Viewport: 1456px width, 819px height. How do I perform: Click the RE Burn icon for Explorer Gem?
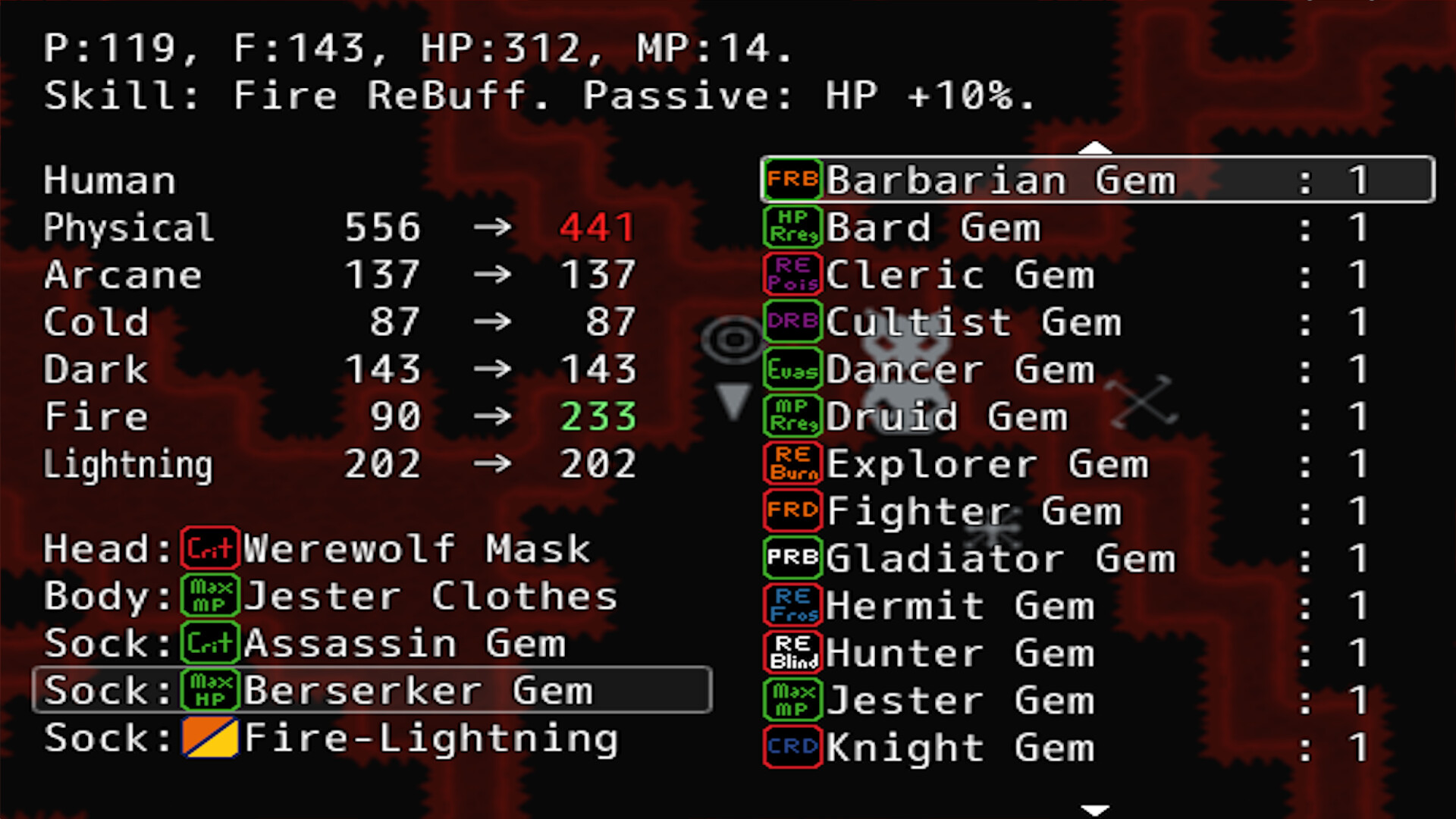click(x=792, y=463)
